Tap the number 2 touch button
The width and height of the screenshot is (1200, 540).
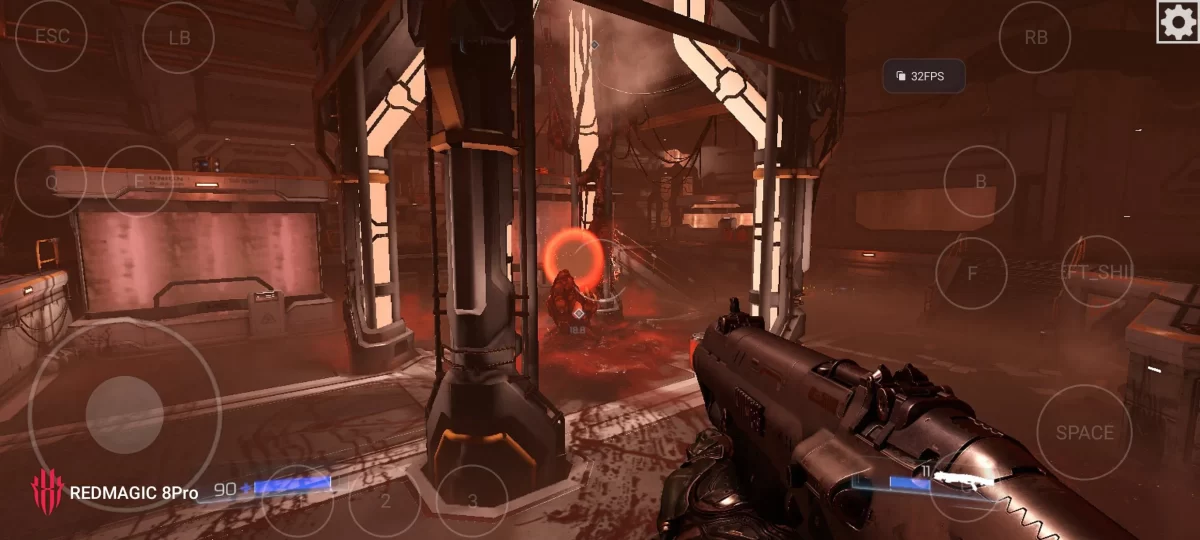[385, 500]
